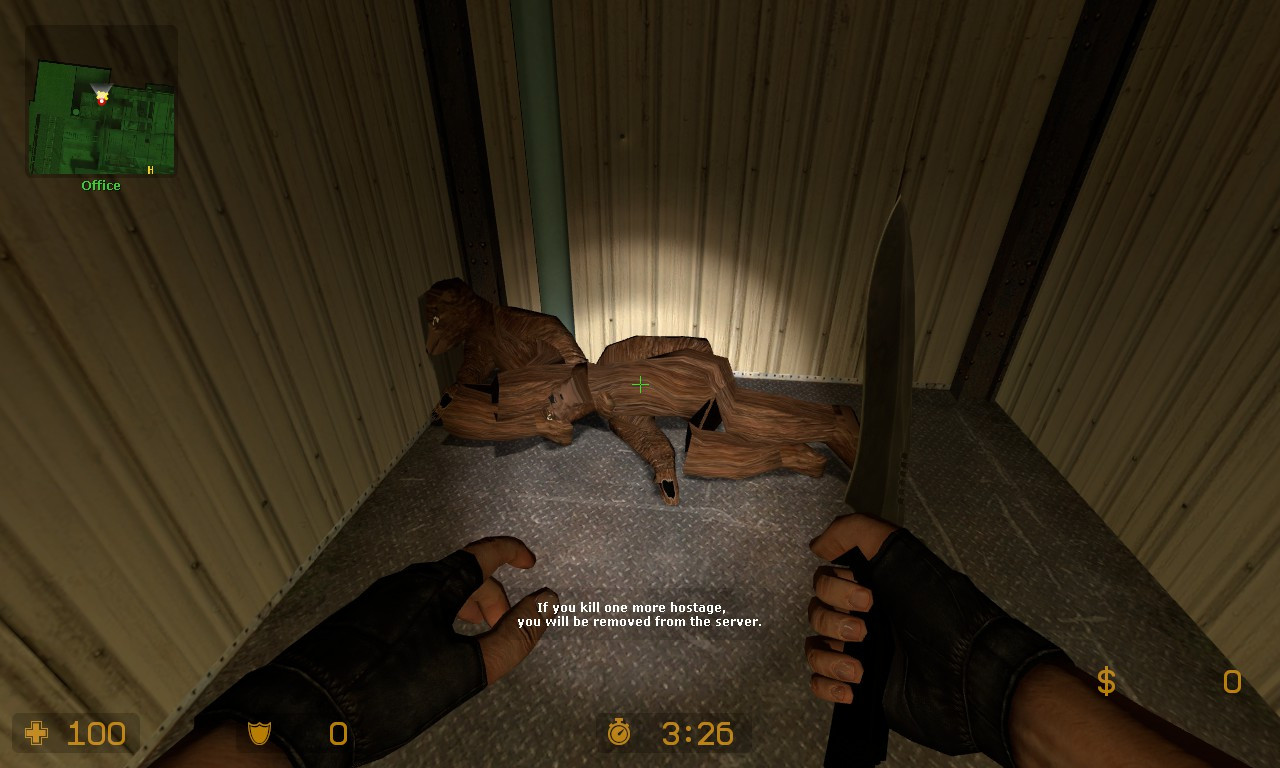
Task: Click the health cross icon
Action: [x=37, y=734]
